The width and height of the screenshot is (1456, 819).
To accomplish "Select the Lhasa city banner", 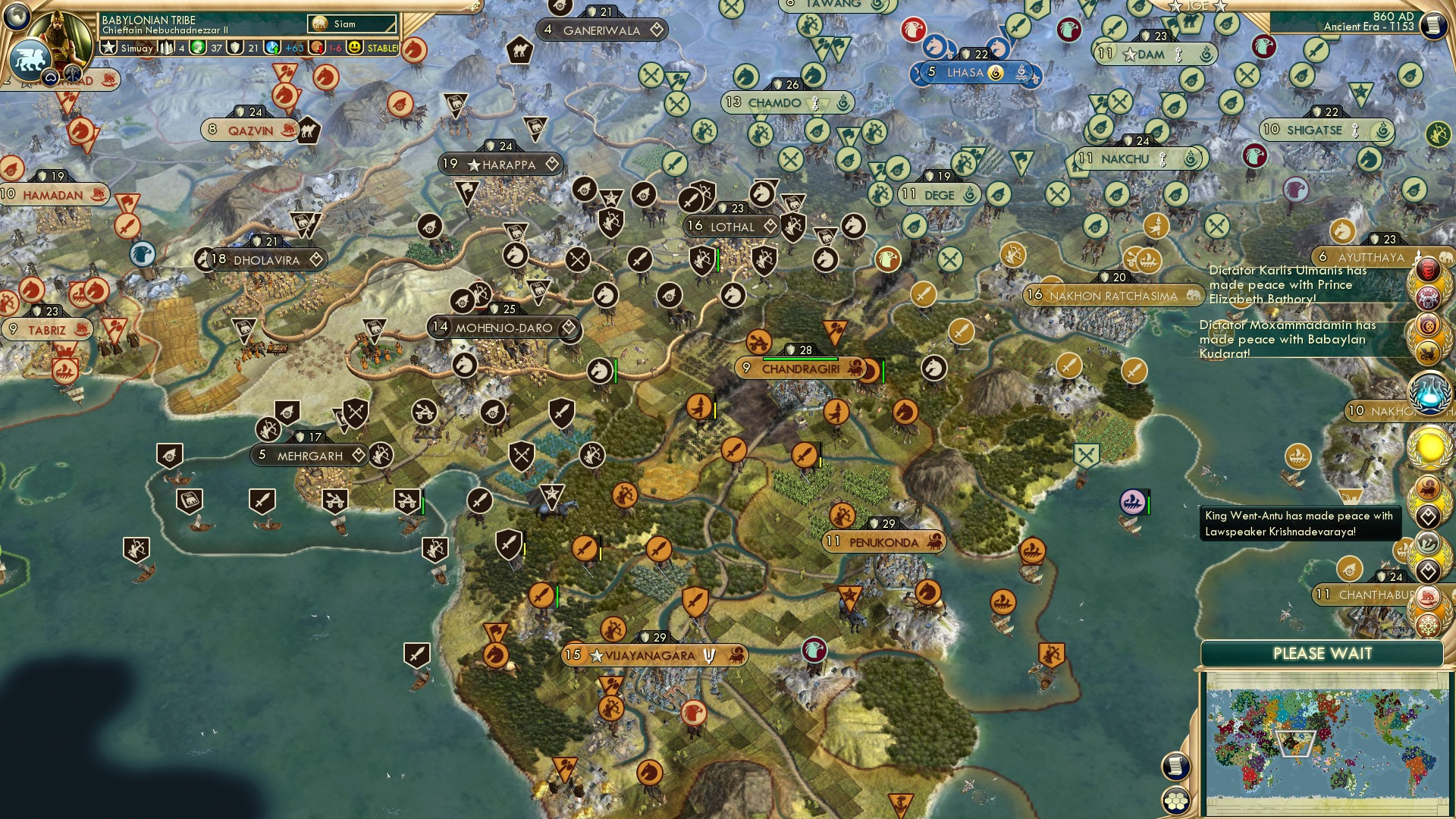I will point(965,73).
